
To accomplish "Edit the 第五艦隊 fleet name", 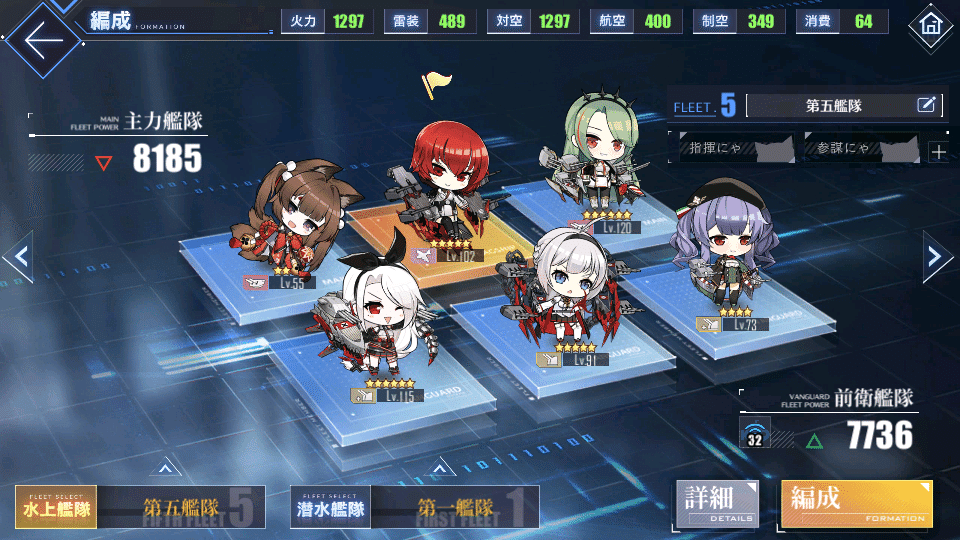I will [926, 105].
